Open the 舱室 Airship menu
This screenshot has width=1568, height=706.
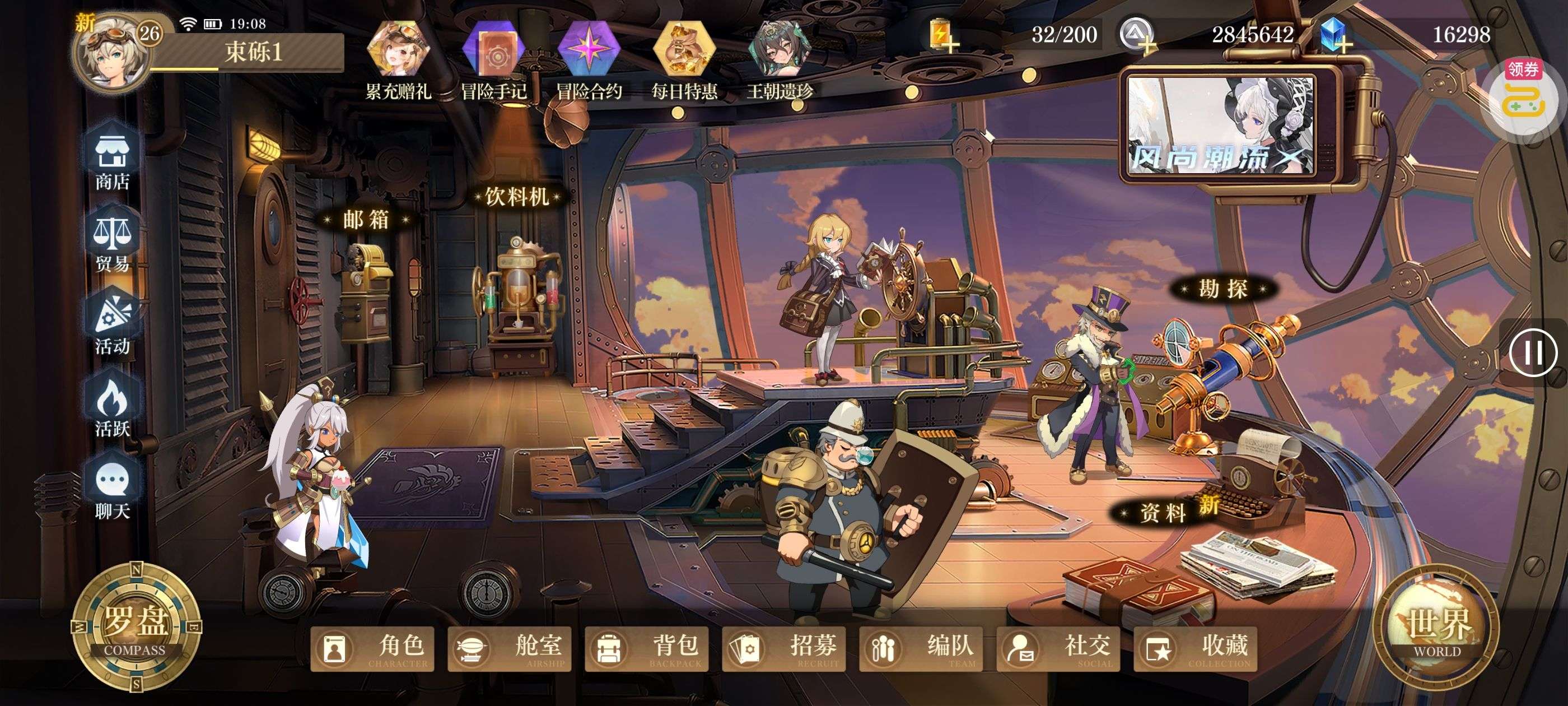click(510, 649)
